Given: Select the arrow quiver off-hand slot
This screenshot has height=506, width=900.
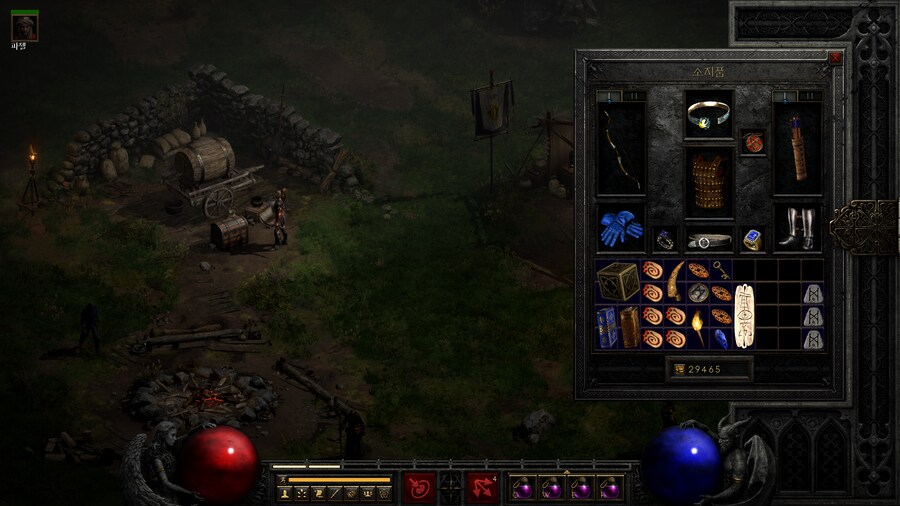Looking at the screenshot, I should (x=797, y=148).
